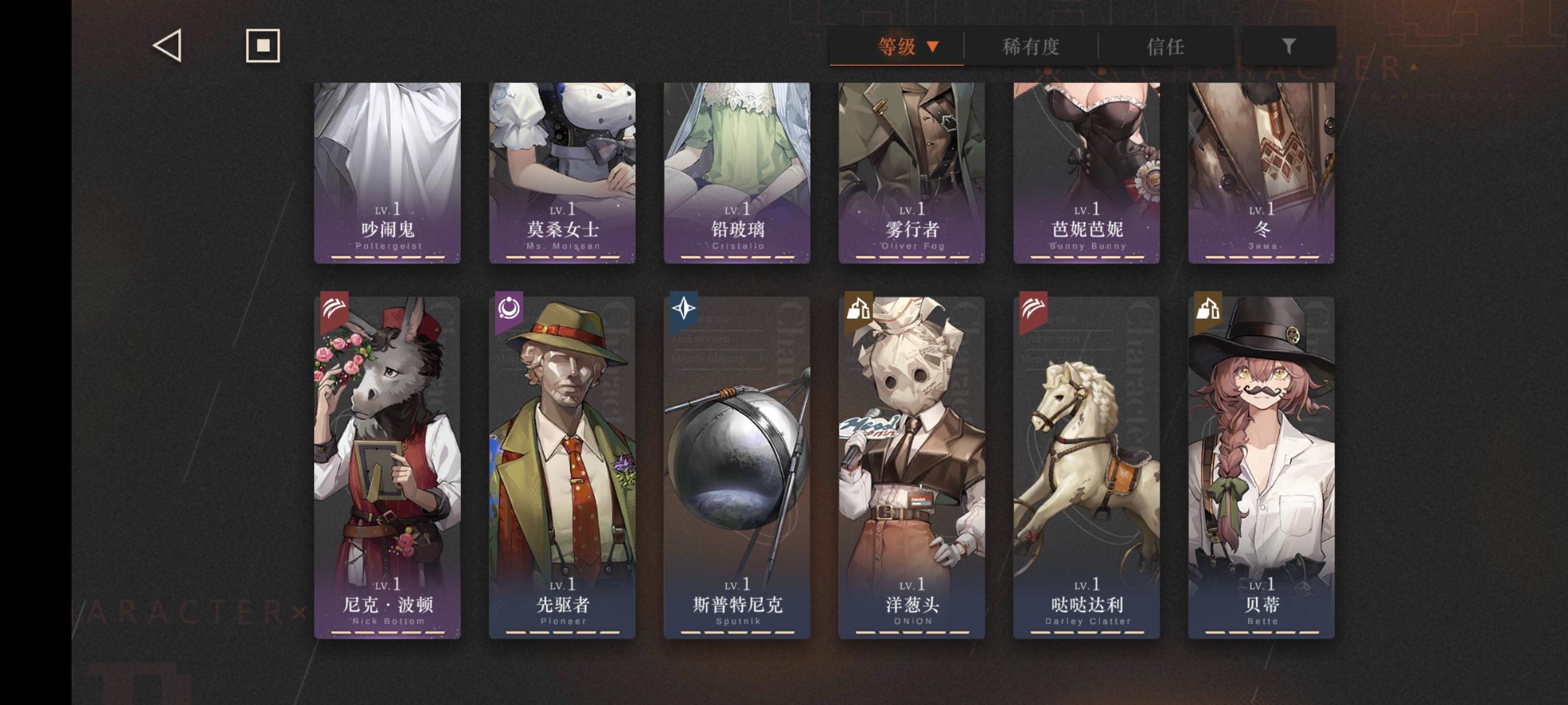Switch to the 信任 sorting tab
Viewport: 1568px width, 705px height.
(x=1164, y=46)
